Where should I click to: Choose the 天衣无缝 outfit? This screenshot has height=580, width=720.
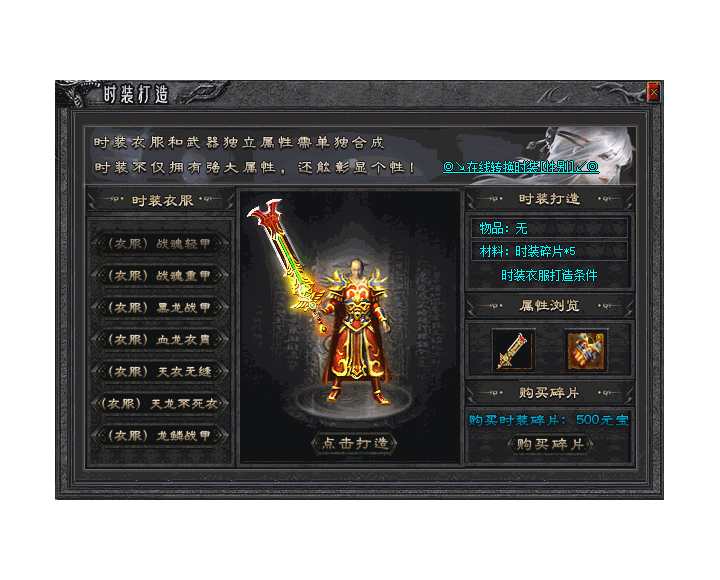(161, 371)
